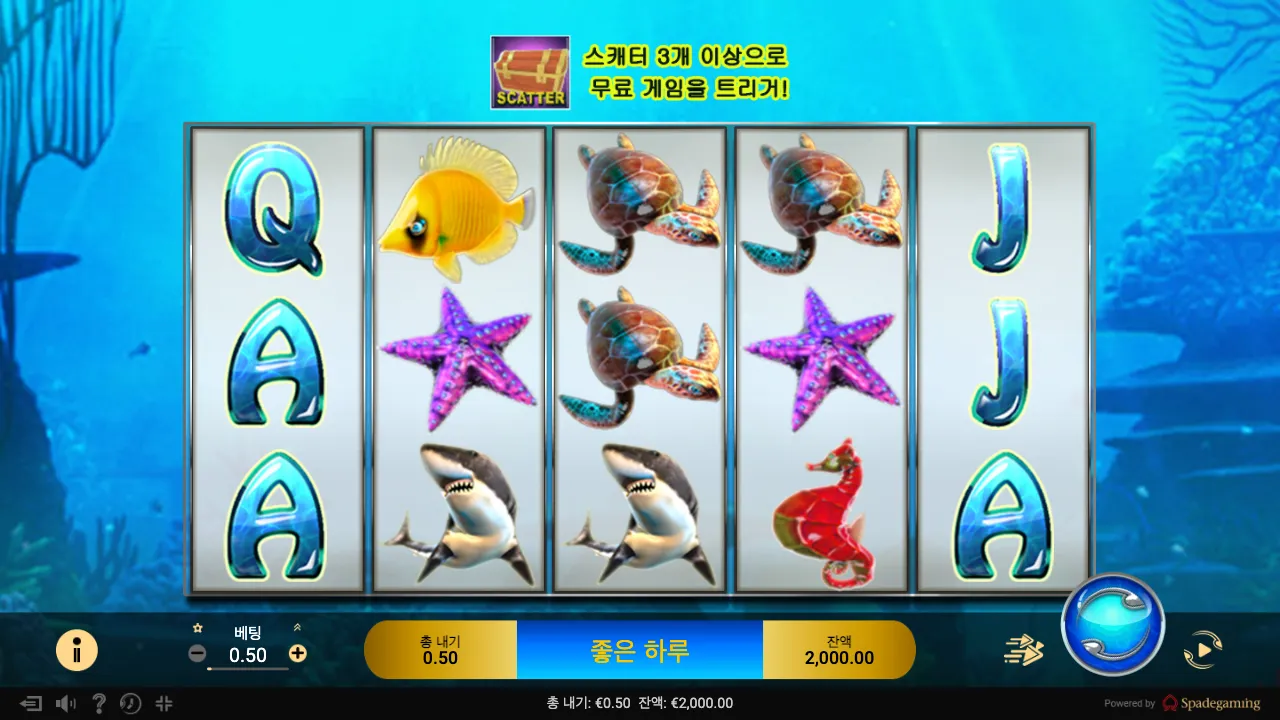Open the game history clock icon
The image size is (1280, 720).
pos(130,703)
